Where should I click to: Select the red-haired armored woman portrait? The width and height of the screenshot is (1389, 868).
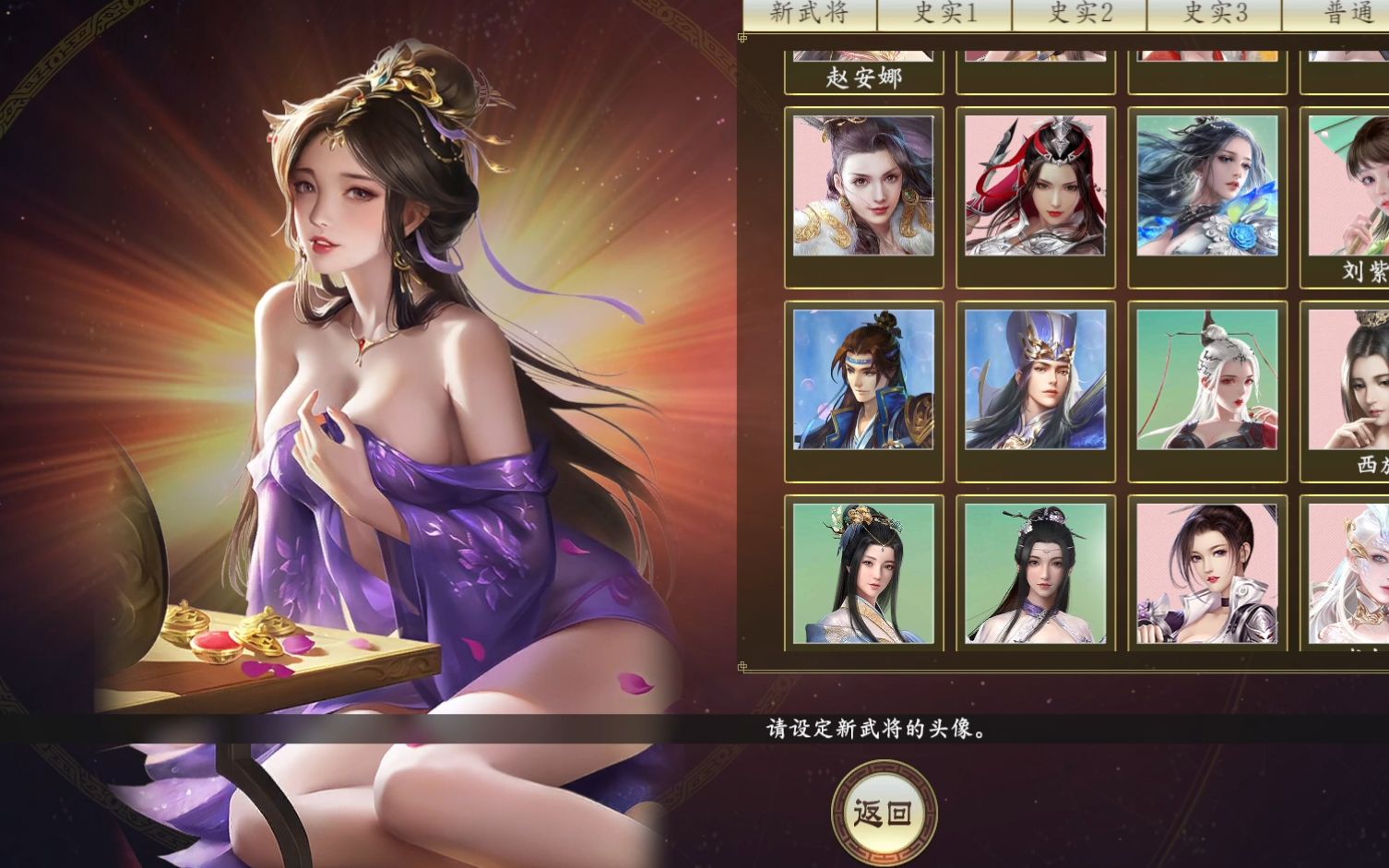pyautogui.click(x=1035, y=188)
